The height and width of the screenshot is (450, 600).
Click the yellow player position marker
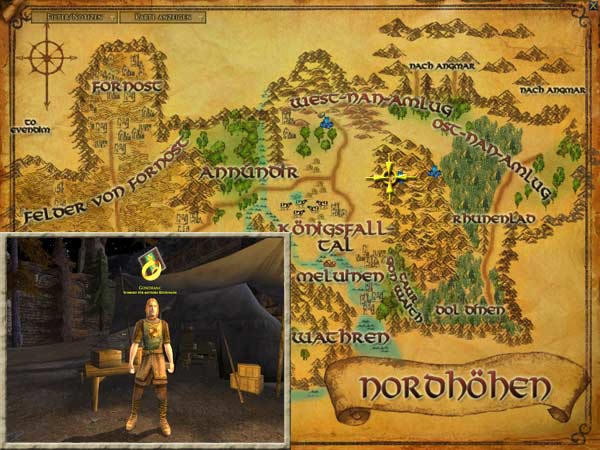click(389, 176)
